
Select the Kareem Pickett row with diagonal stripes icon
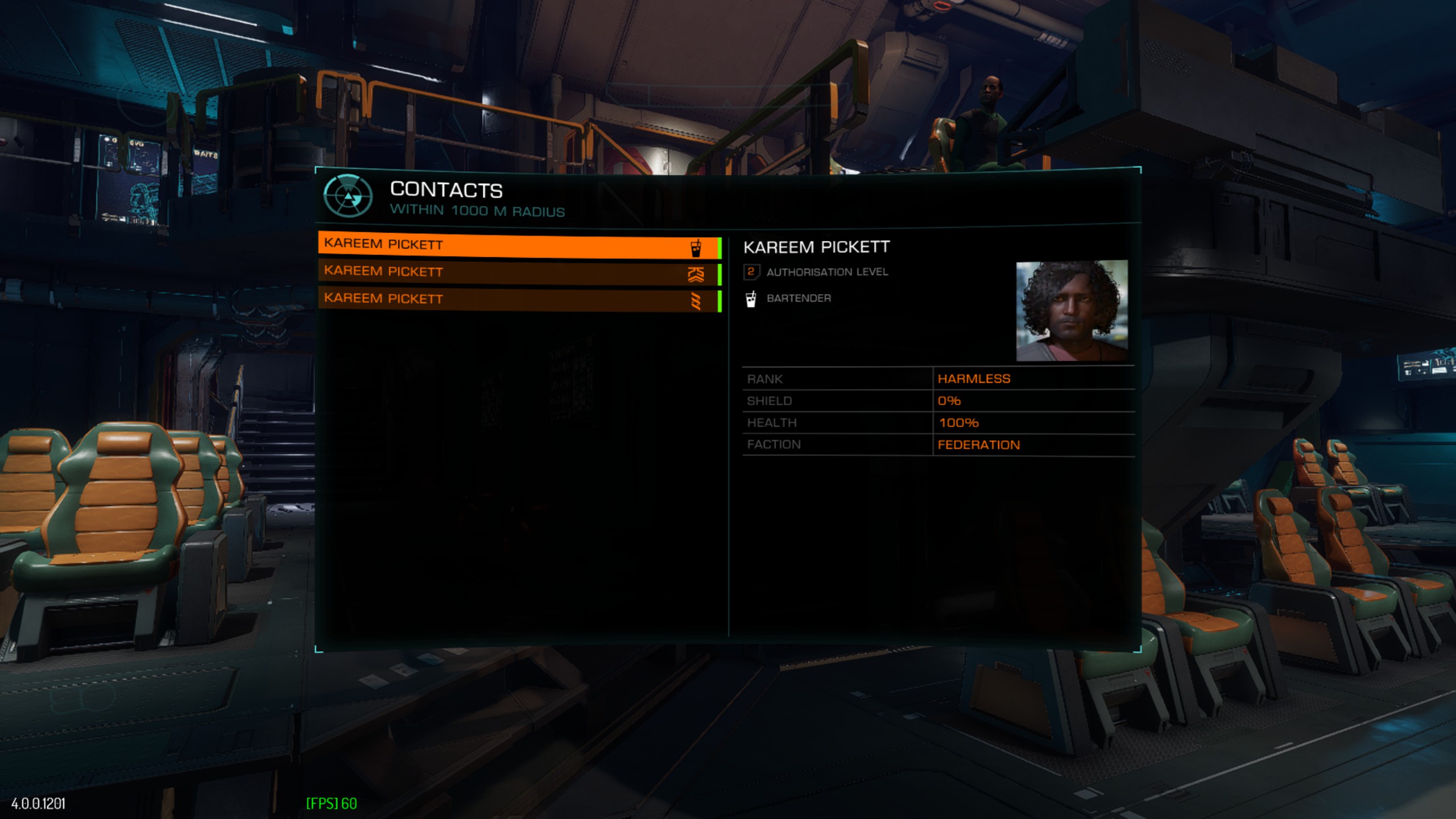tap(518, 300)
